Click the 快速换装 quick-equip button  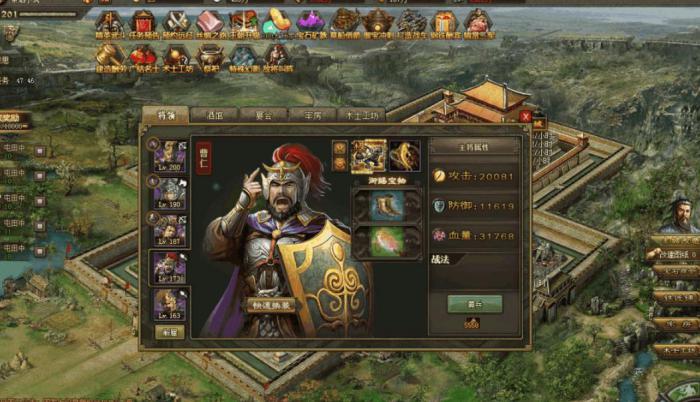point(272,305)
